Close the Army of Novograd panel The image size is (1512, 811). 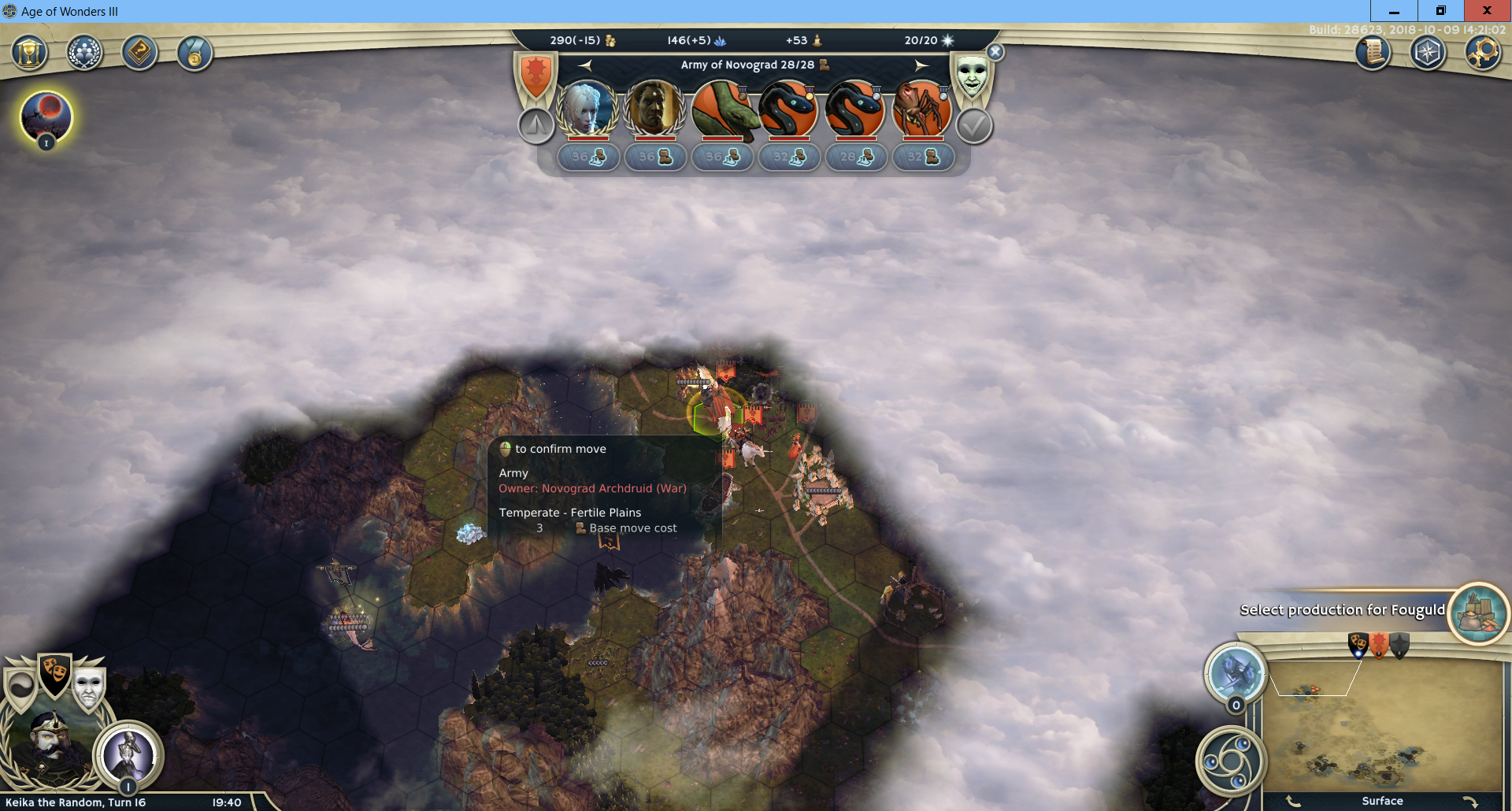995,52
